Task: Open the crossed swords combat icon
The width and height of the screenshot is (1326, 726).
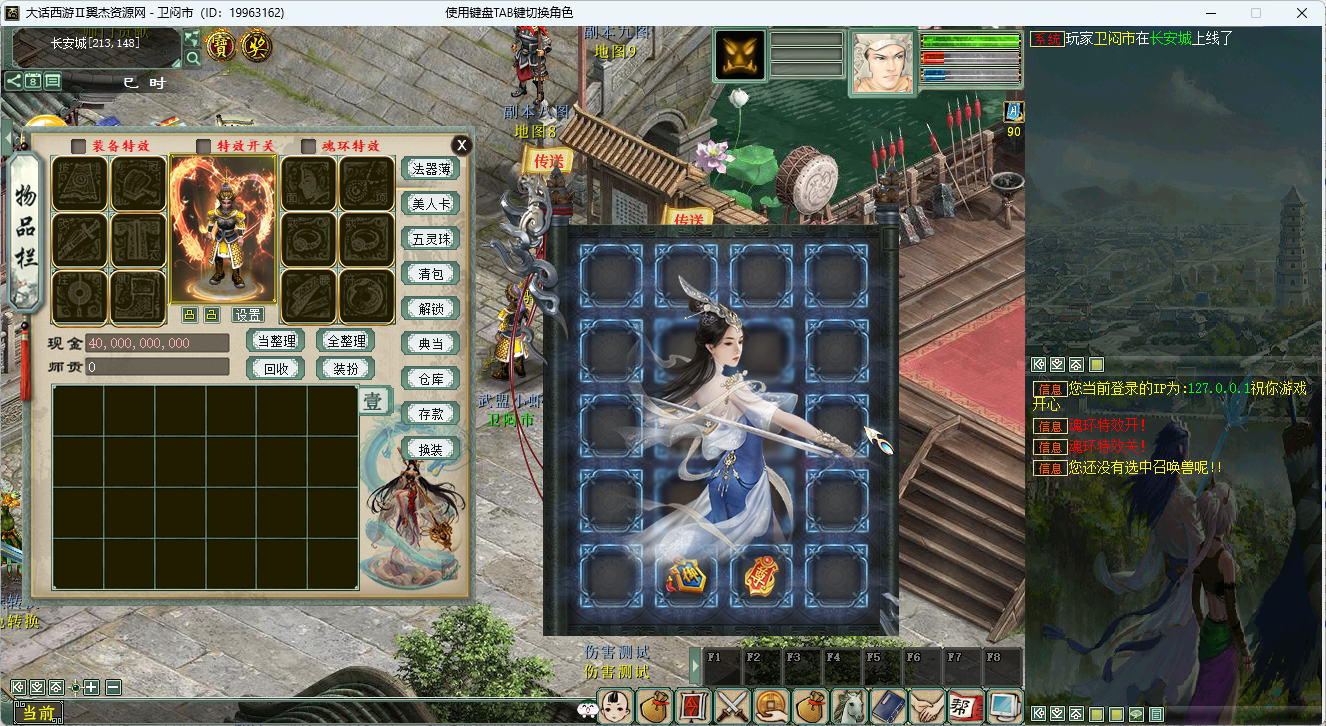Action: [x=732, y=706]
